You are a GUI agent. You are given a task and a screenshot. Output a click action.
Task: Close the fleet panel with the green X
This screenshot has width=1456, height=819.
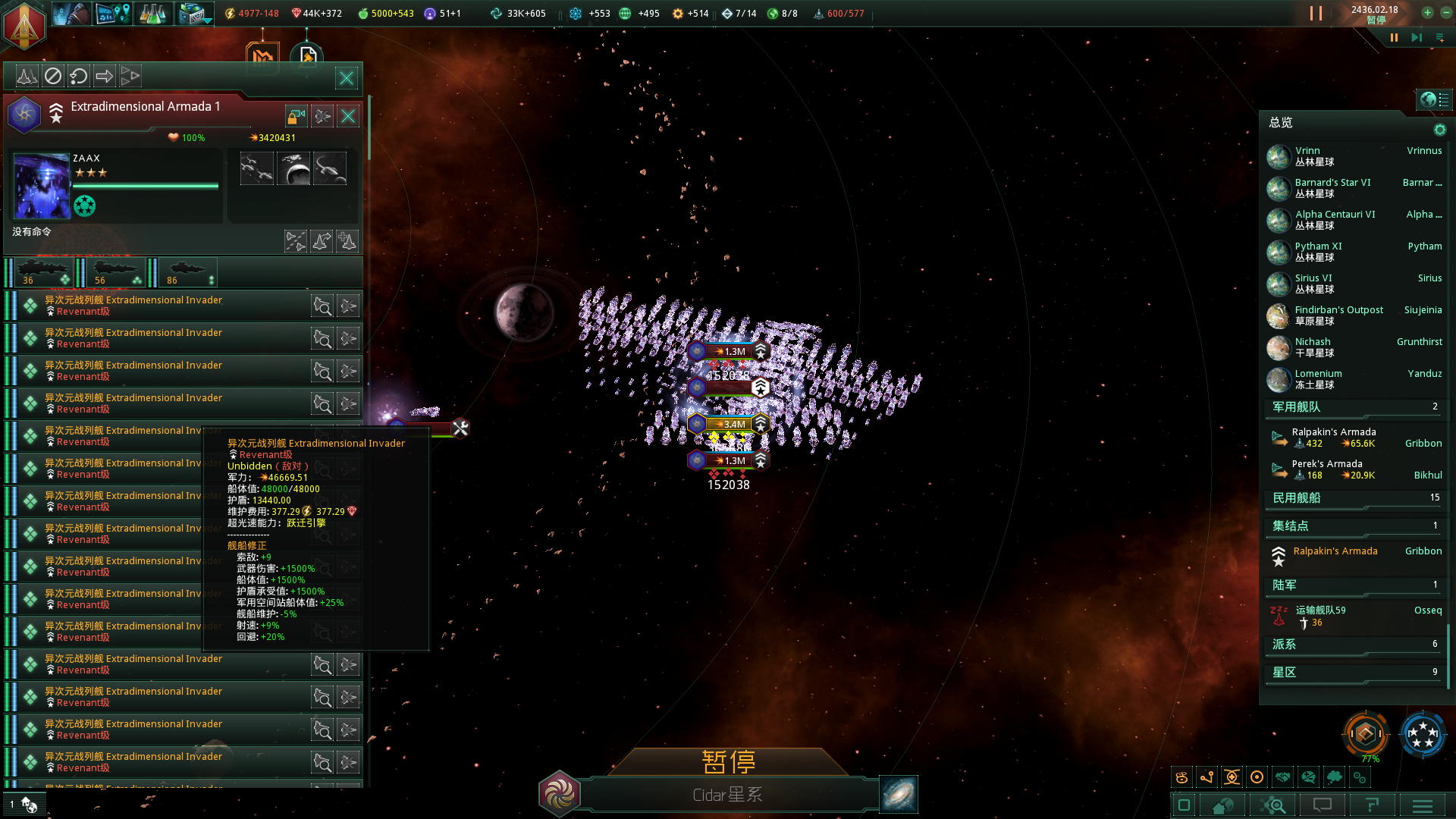tap(347, 78)
